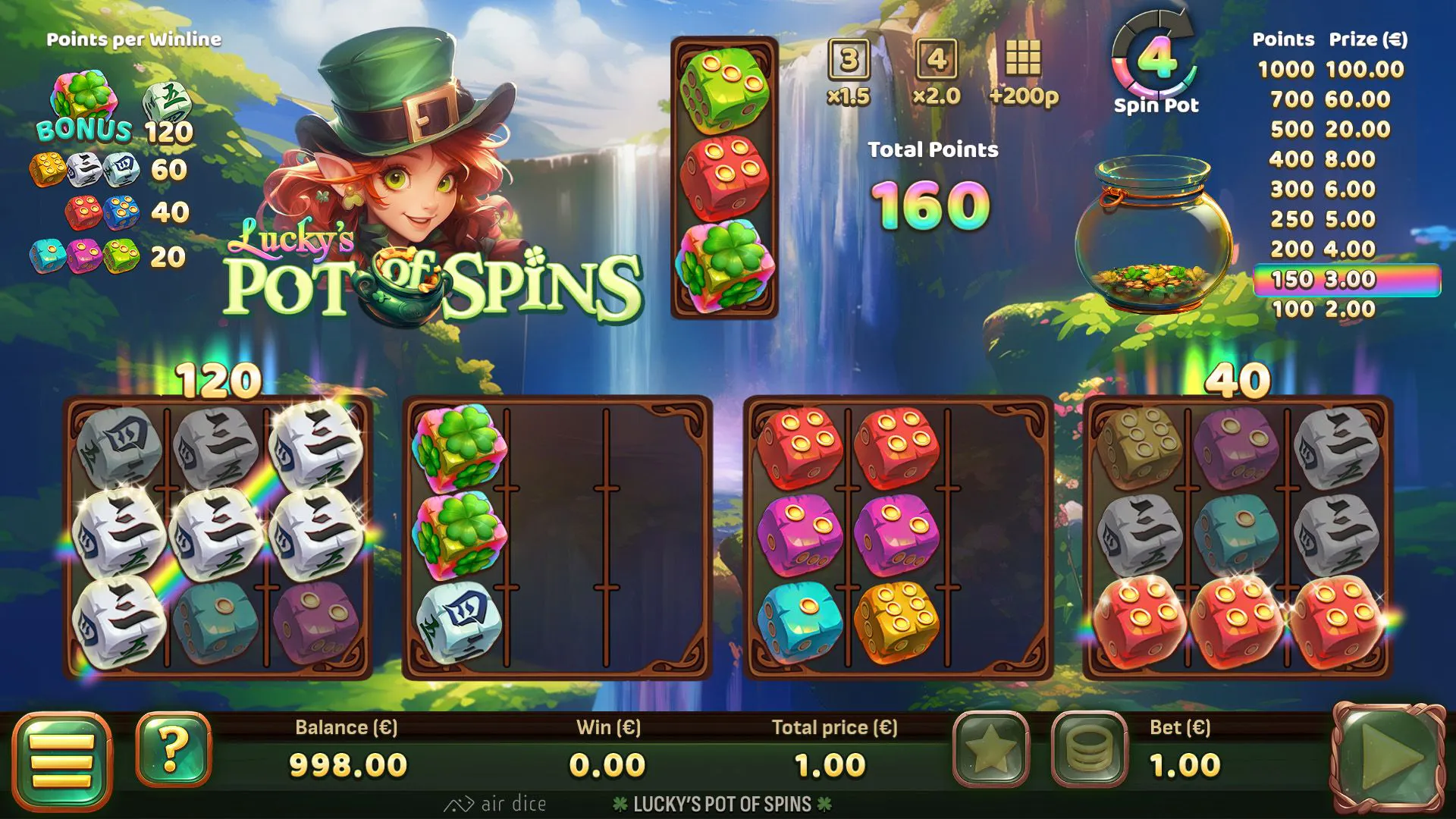Click the +200p full grid bonus icon

[1024, 72]
